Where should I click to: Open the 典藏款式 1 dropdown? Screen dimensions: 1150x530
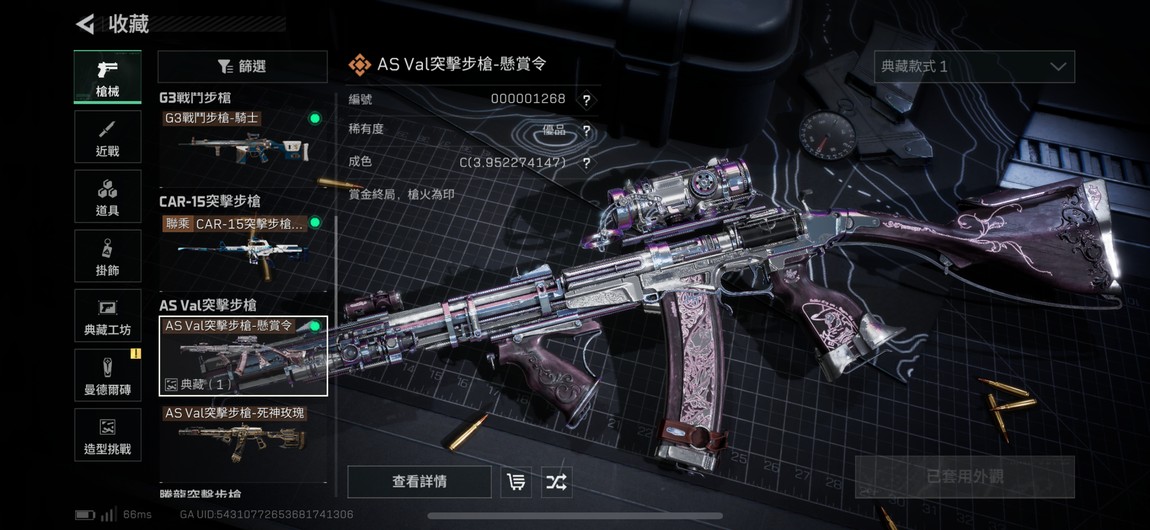pyautogui.click(x=973, y=67)
